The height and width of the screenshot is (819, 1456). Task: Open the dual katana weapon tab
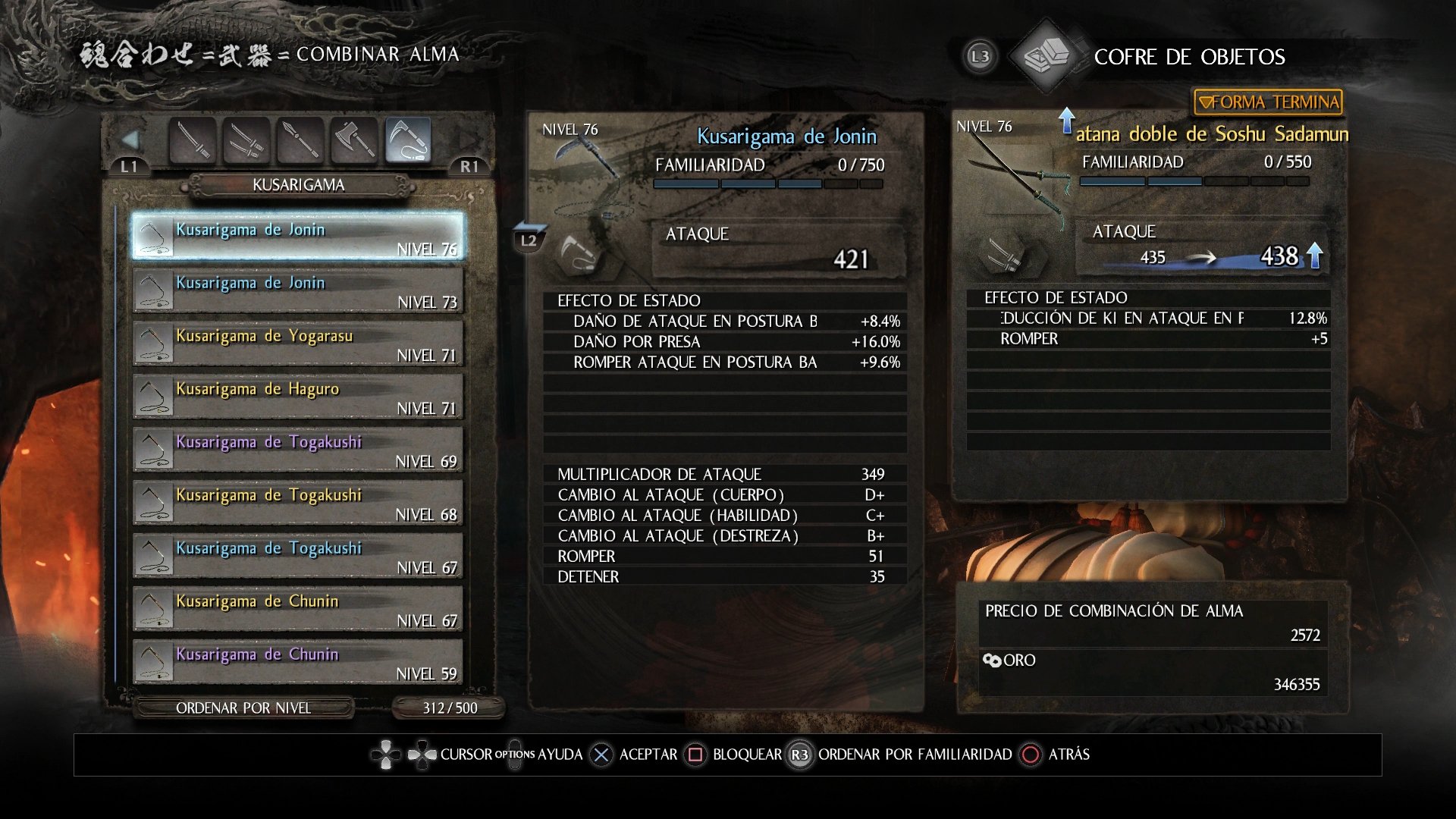click(x=246, y=140)
